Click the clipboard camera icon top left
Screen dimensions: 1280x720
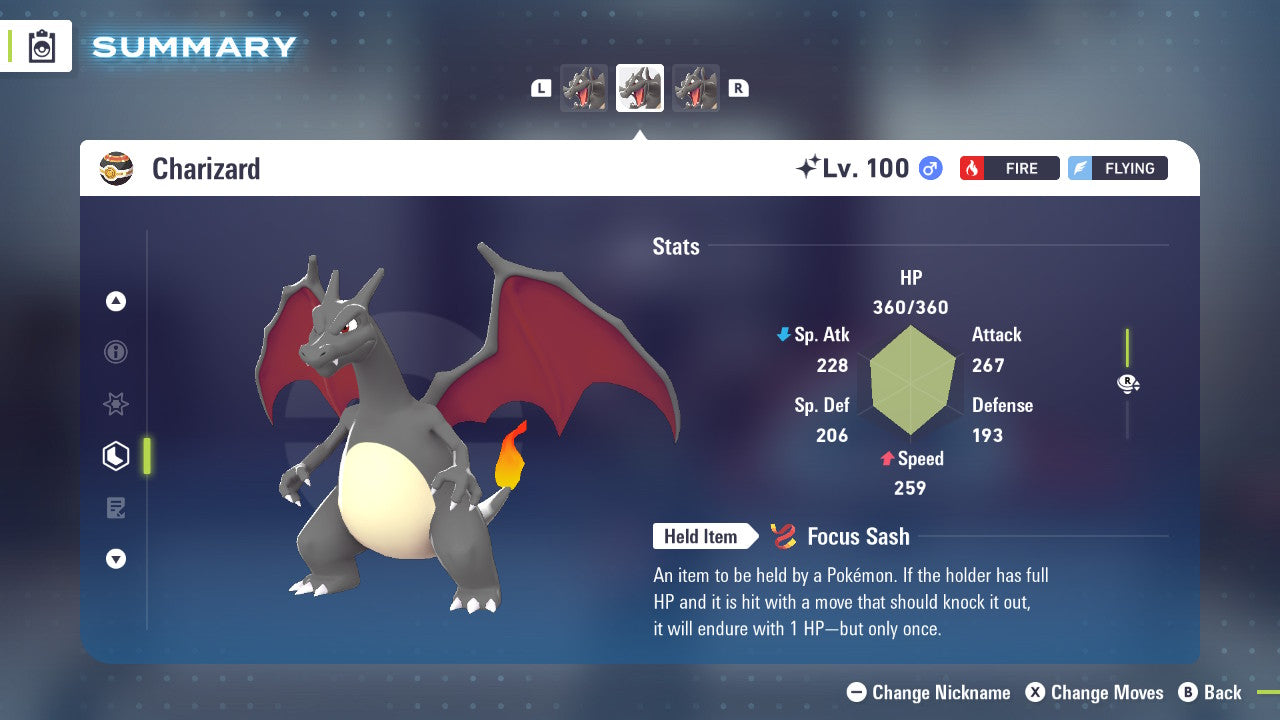tap(42, 46)
